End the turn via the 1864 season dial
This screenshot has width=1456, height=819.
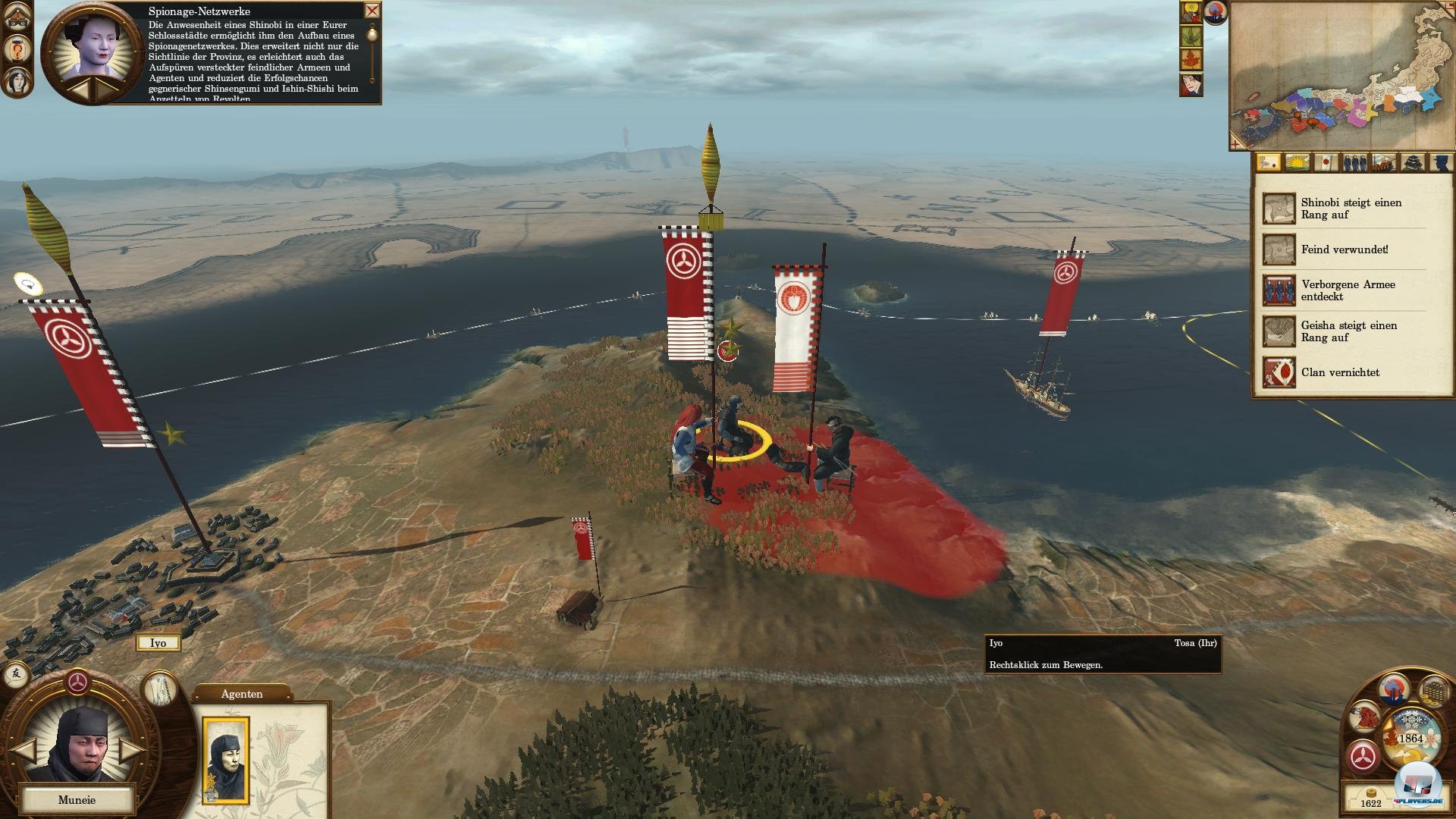point(1410,738)
